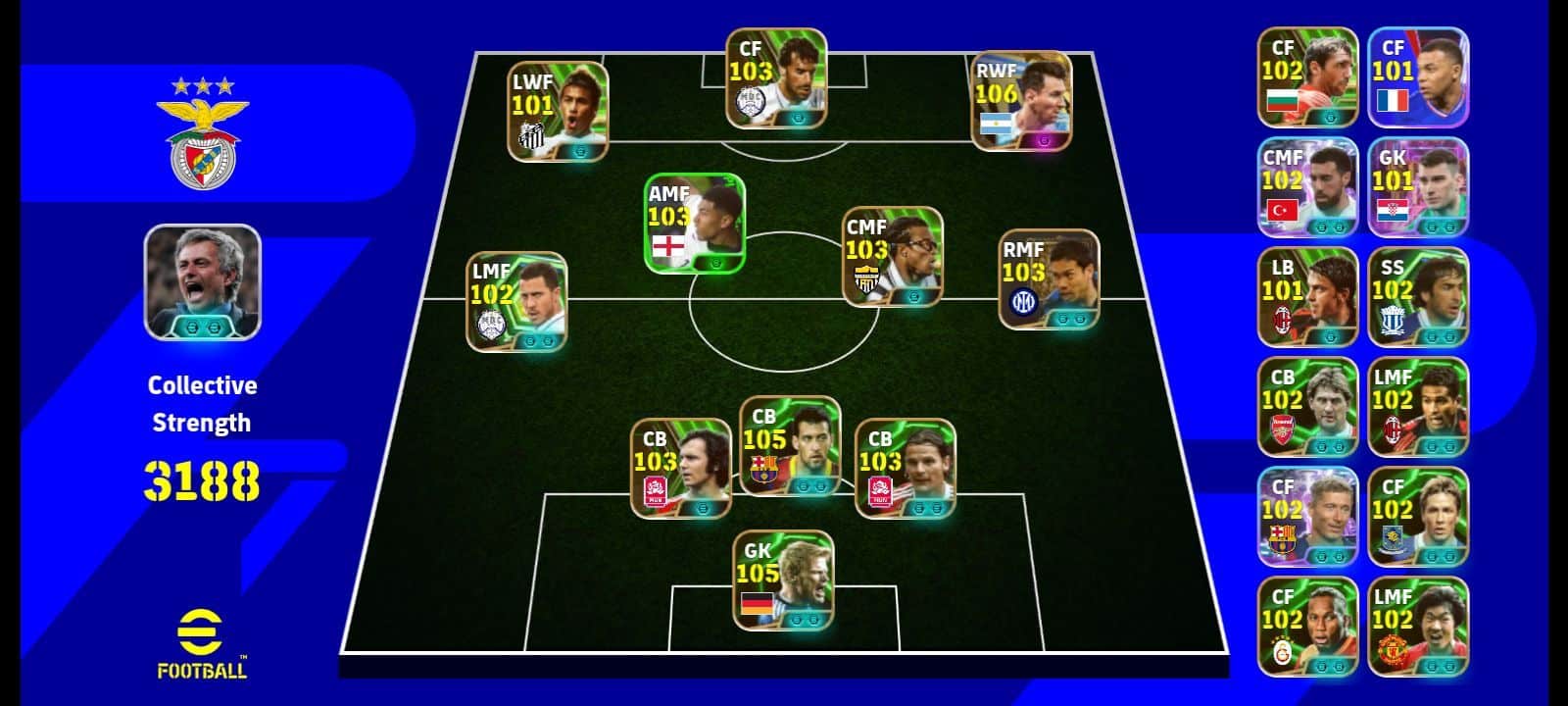Select the CF 102 Galatasaray substitute card
Viewport: 1568px width, 706px height.
[1307, 627]
